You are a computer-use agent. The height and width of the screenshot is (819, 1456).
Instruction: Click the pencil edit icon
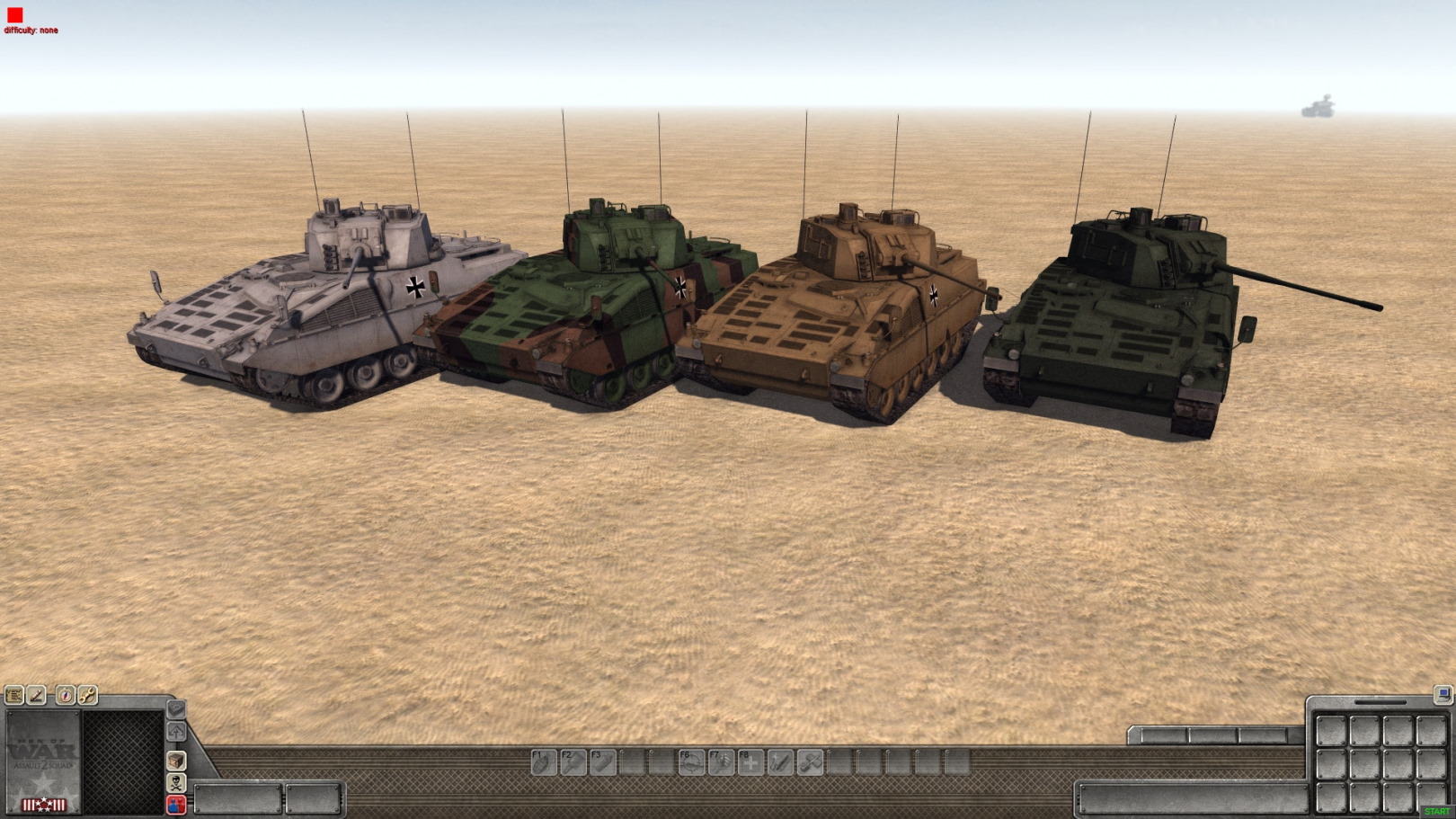37,695
